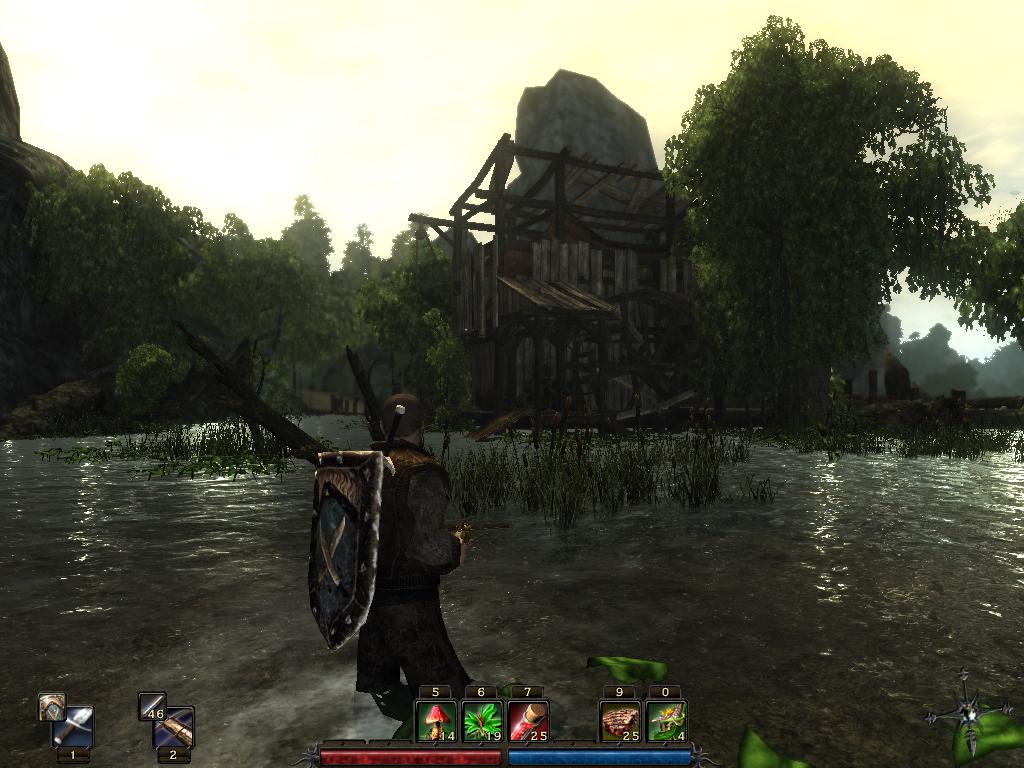Use the flowering herb in slot 0

pyautogui.click(x=666, y=721)
